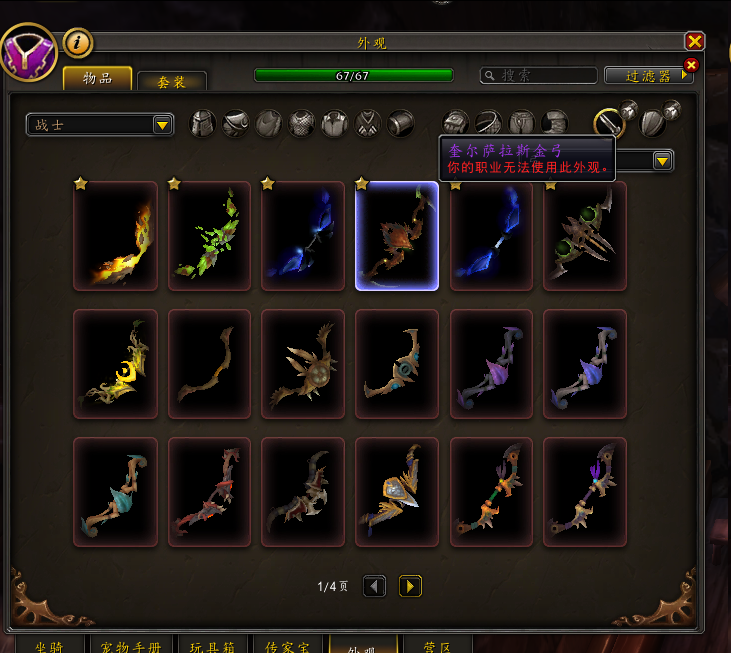The width and height of the screenshot is (731, 653).
Task: Switch to the 物品 items tab
Action: coord(98,78)
